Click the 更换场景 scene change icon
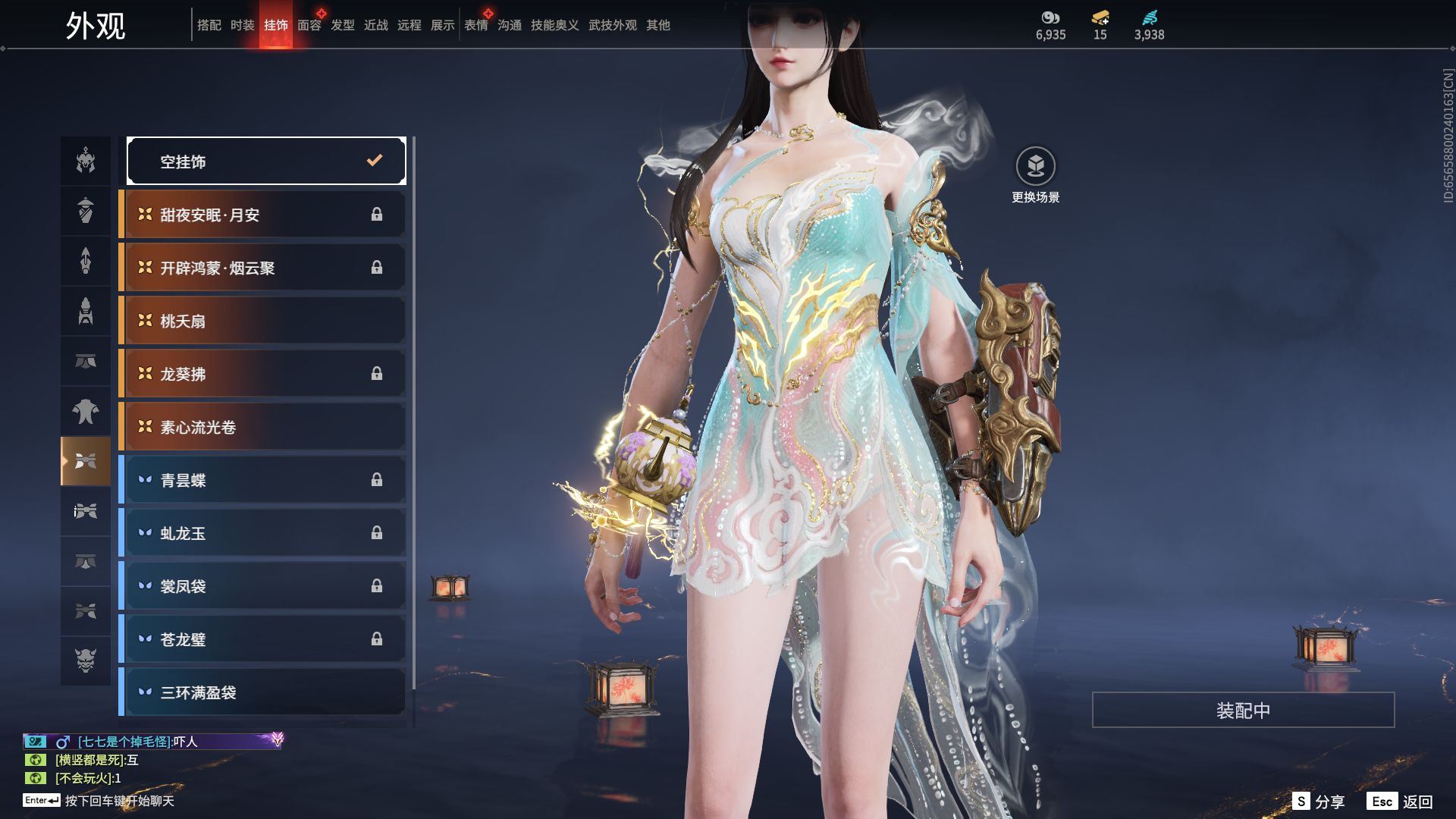This screenshot has height=819, width=1456. coord(1035,166)
